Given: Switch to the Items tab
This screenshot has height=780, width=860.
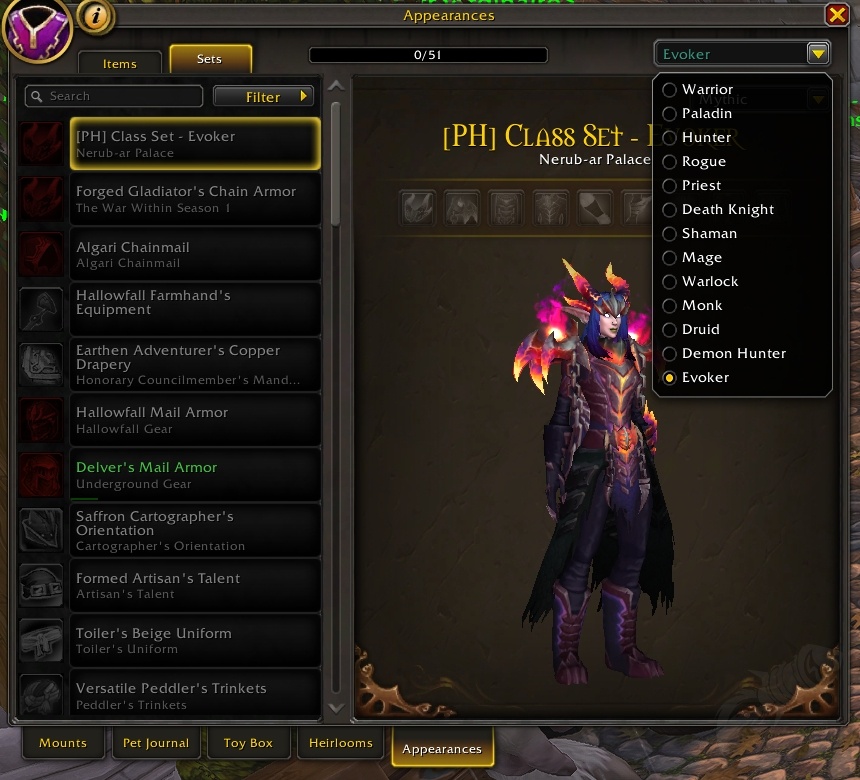Looking at the screenshot, I should pyautogui.click(x=120, y=63).
